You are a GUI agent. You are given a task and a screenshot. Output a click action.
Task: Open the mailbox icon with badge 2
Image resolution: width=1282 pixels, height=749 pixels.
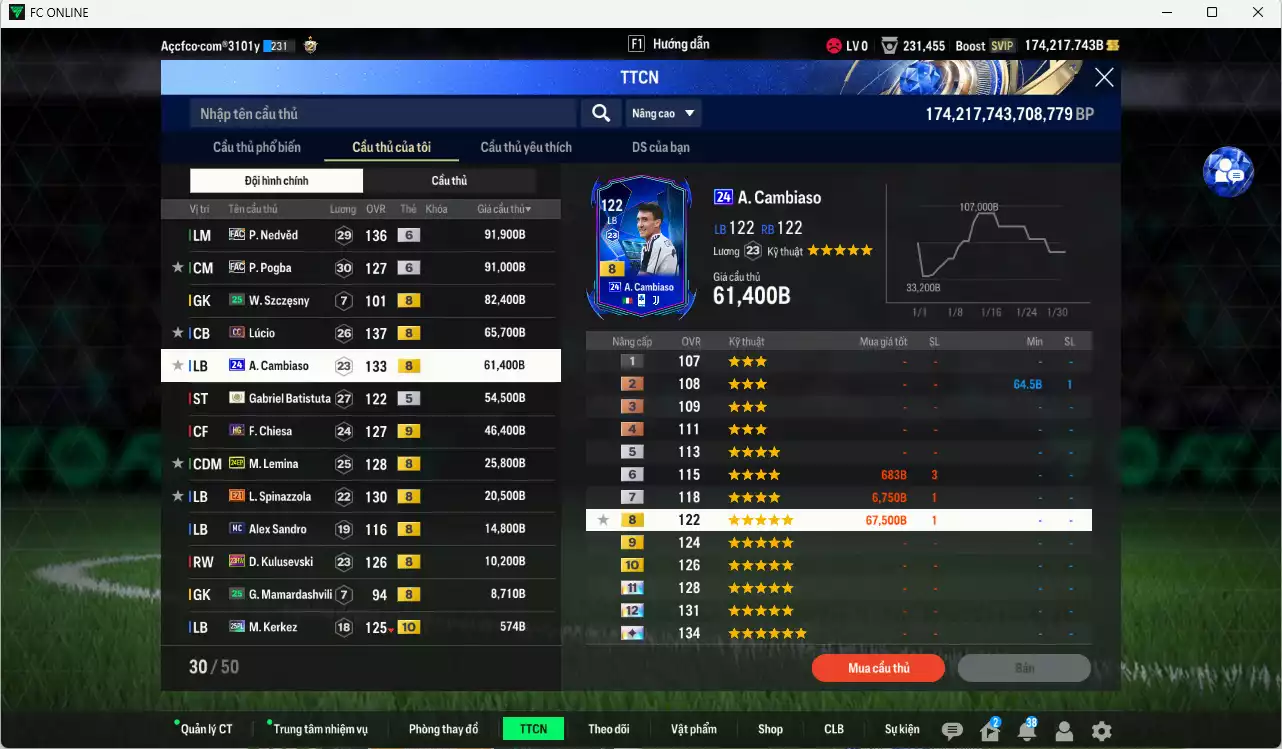point(988,731)
